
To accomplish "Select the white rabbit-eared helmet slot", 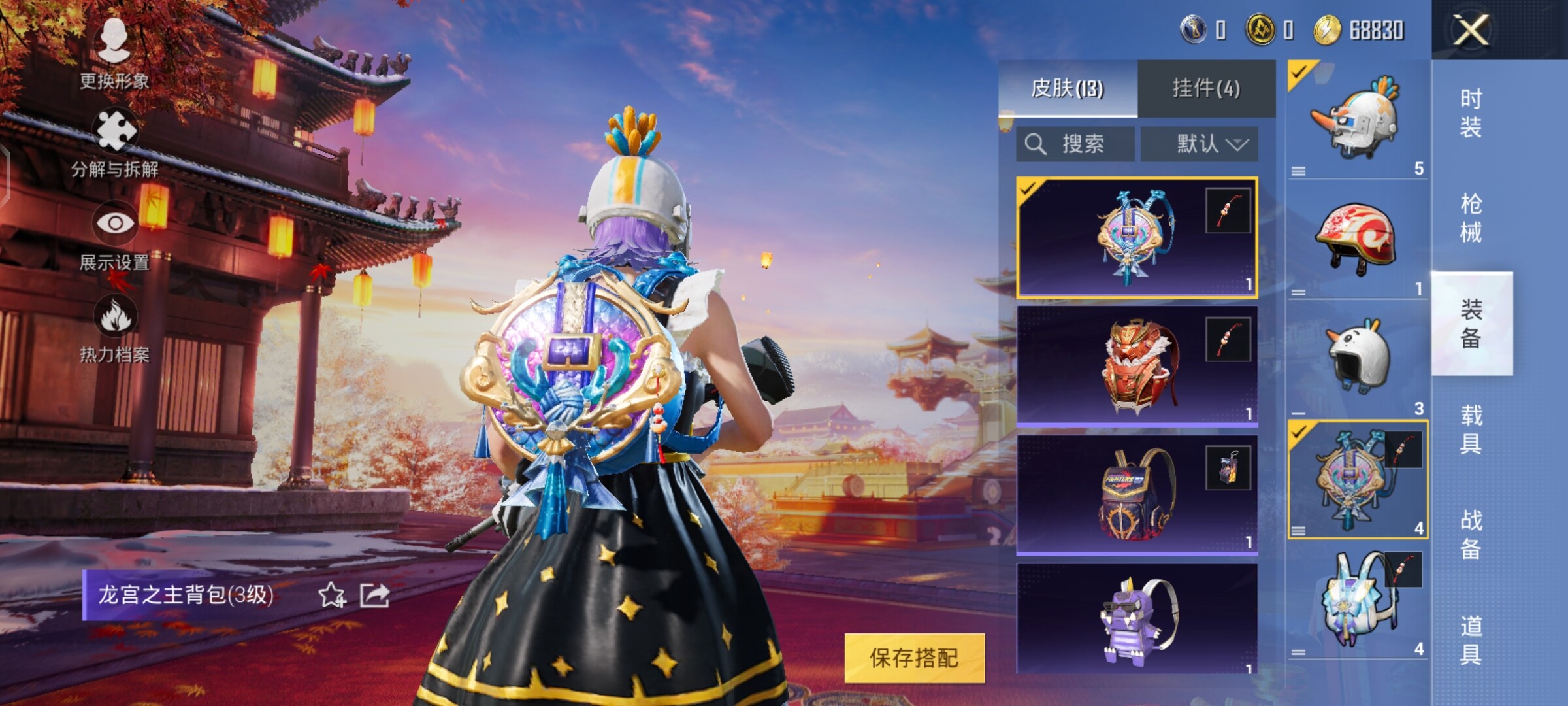I will click(1356, 358).
